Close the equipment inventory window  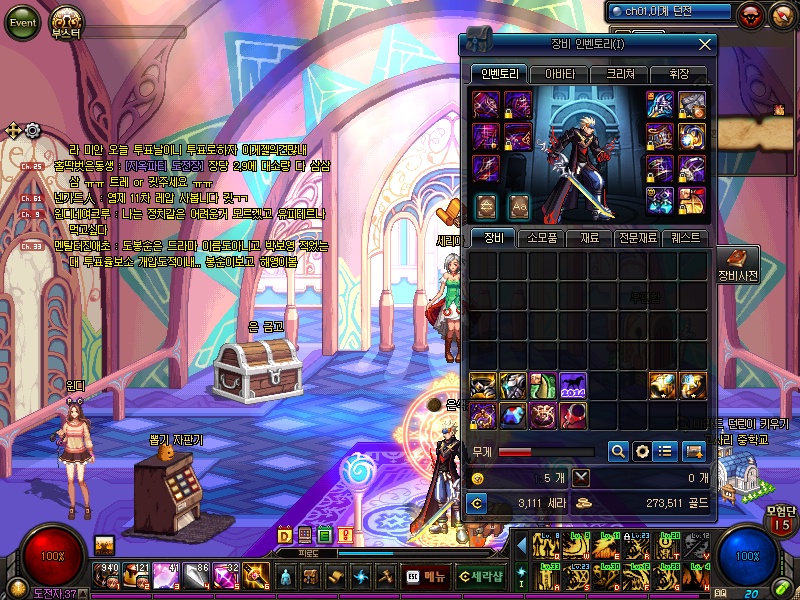706,44
